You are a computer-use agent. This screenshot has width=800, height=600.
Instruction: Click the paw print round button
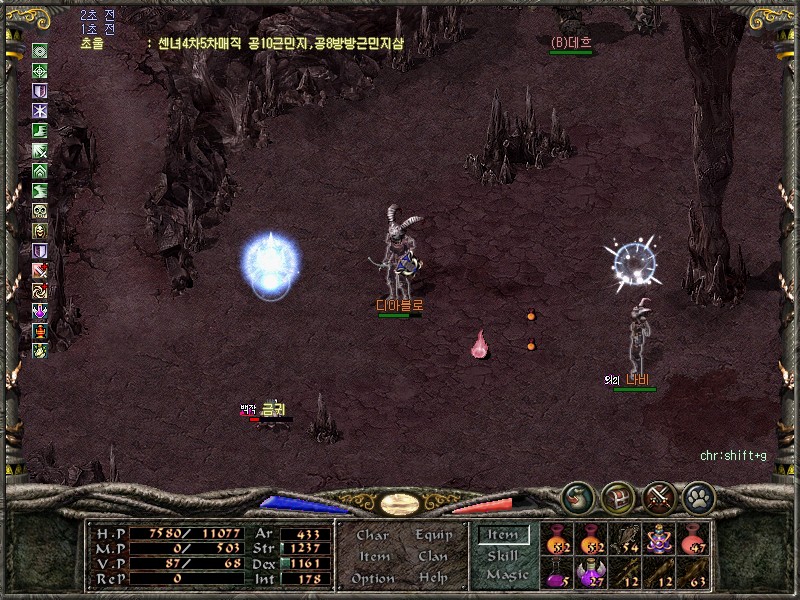[x=698, y=496]
